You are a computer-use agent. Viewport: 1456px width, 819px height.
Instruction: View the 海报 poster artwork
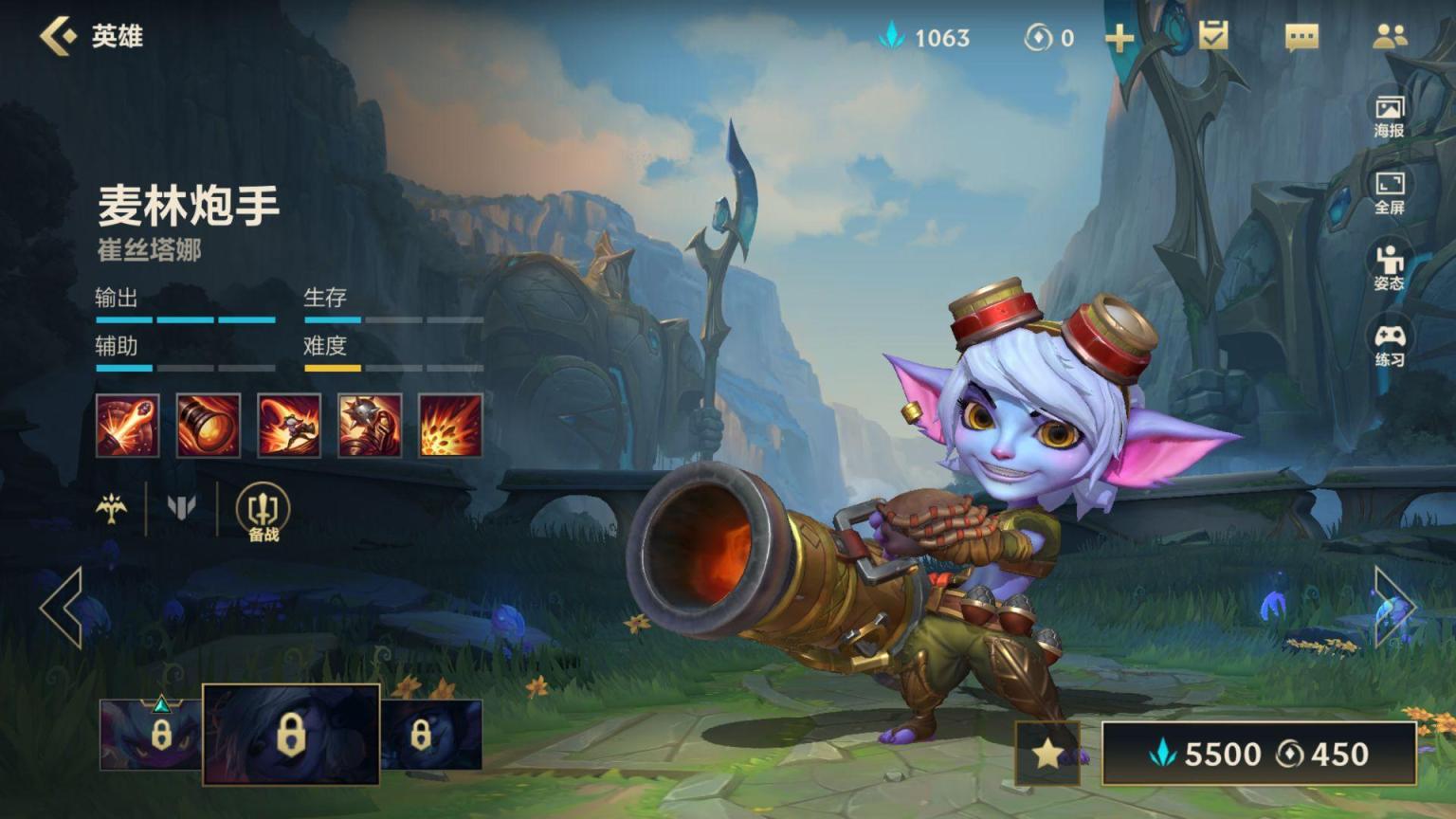point(1390,116)
